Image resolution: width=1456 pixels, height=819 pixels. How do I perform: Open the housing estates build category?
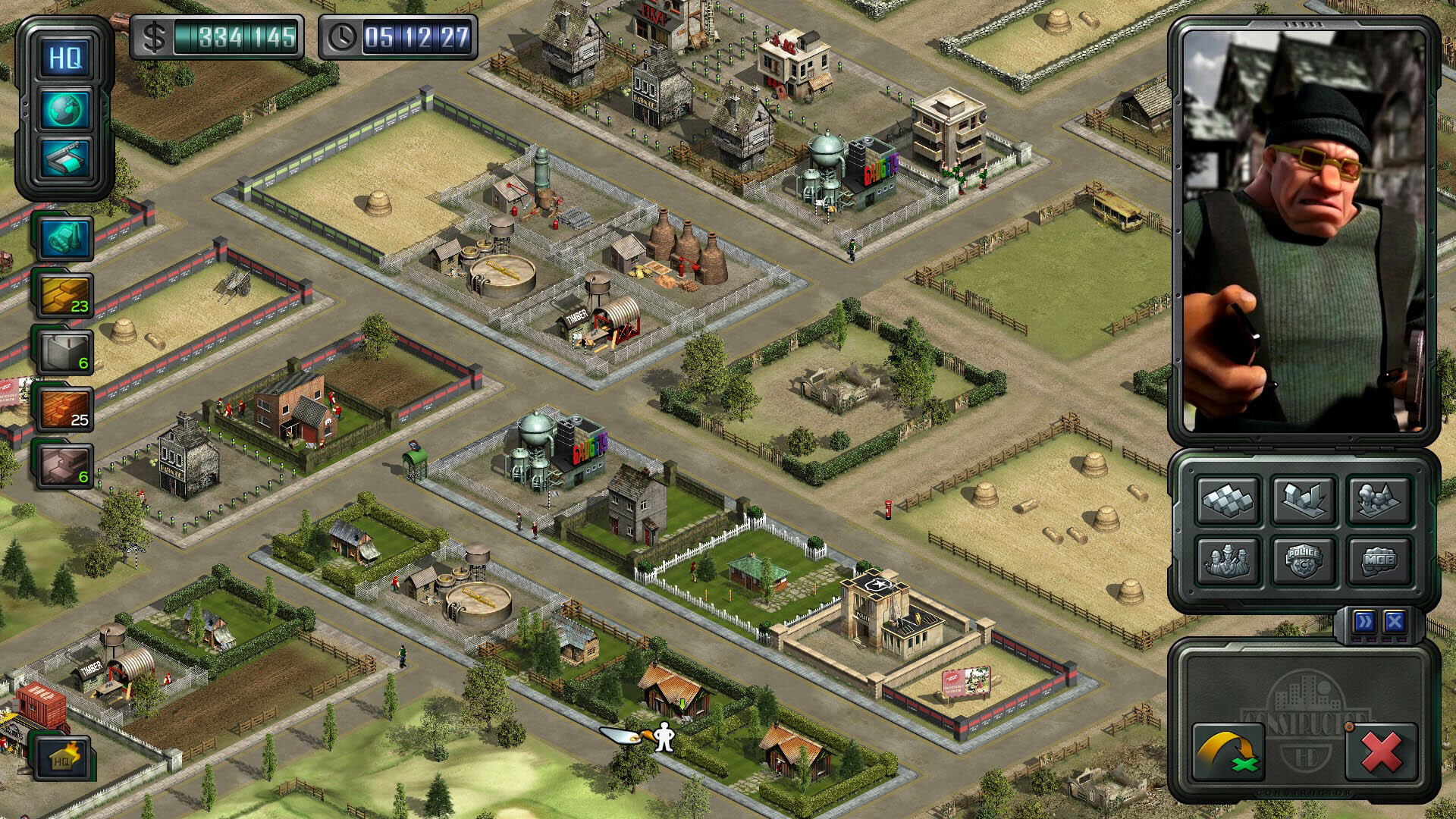point(1228,500)
